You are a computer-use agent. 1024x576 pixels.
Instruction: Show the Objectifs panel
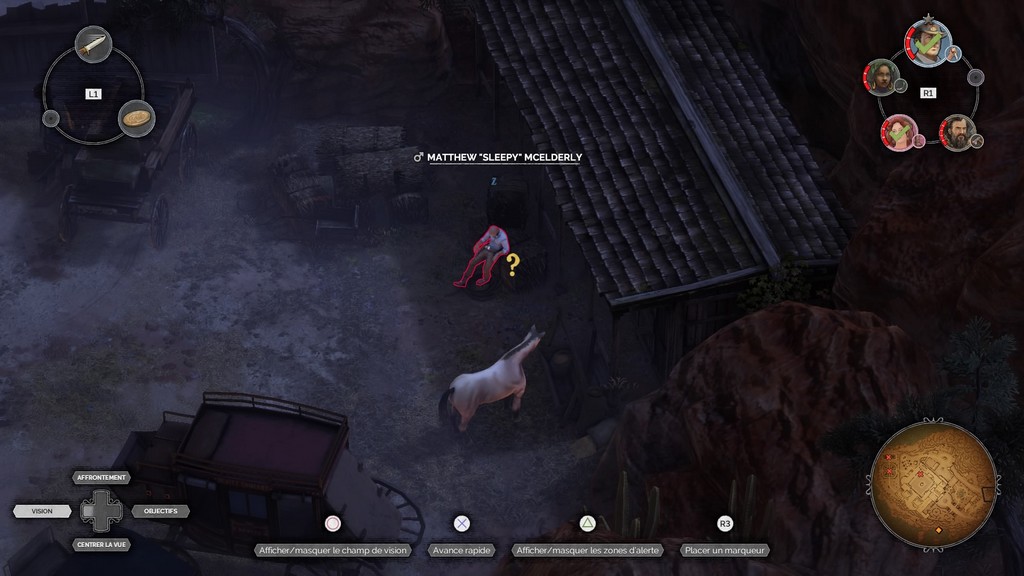point(160,511)
